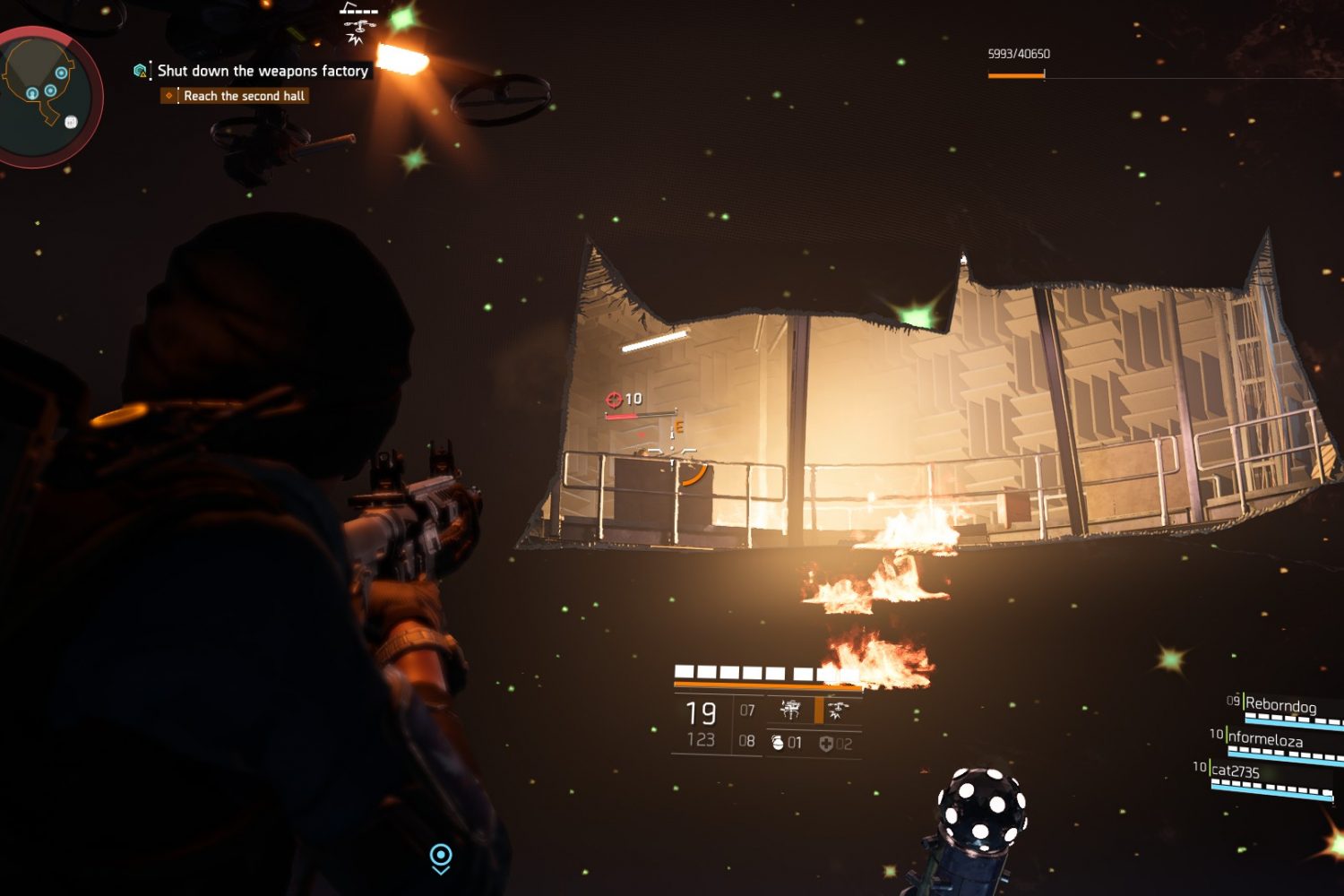Activate the drone skill icon beside the turret

point(838,711)
